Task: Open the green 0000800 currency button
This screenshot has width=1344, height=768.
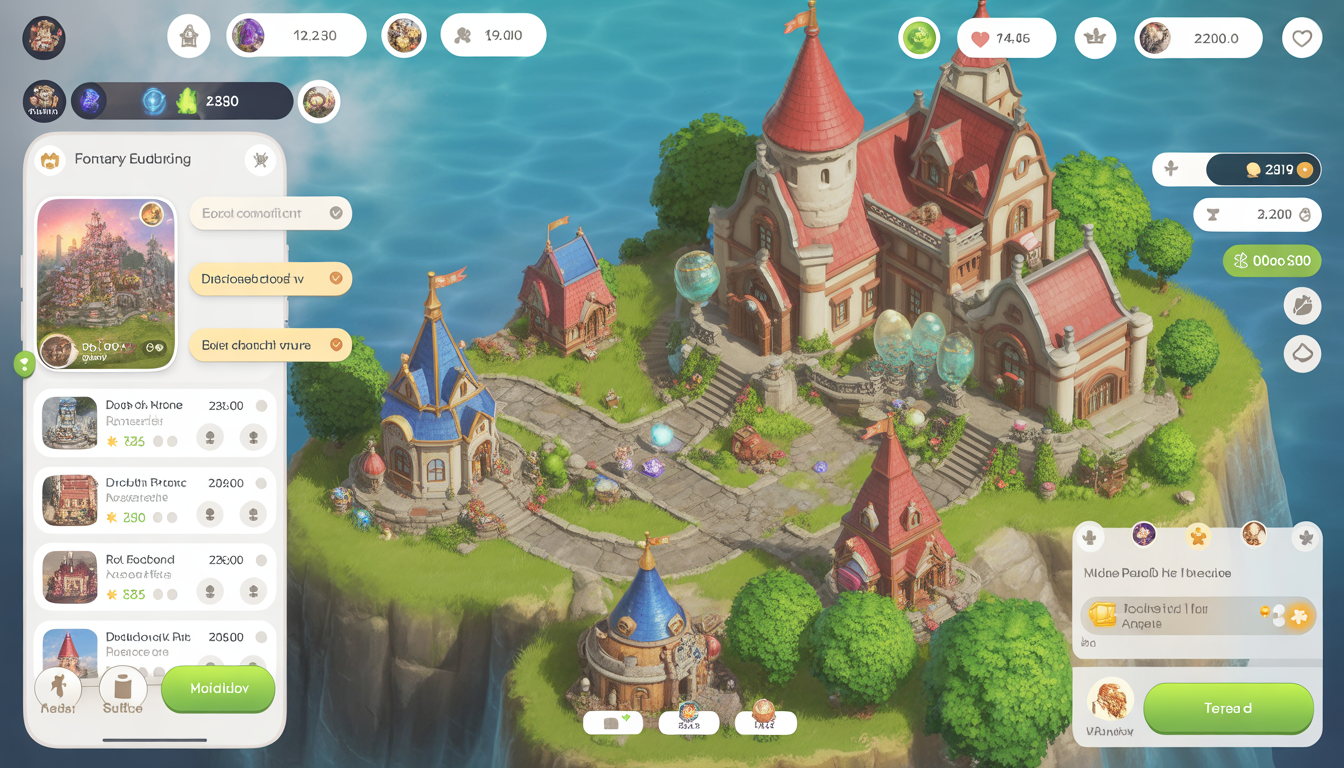Action: click(x=1271, y=261)
